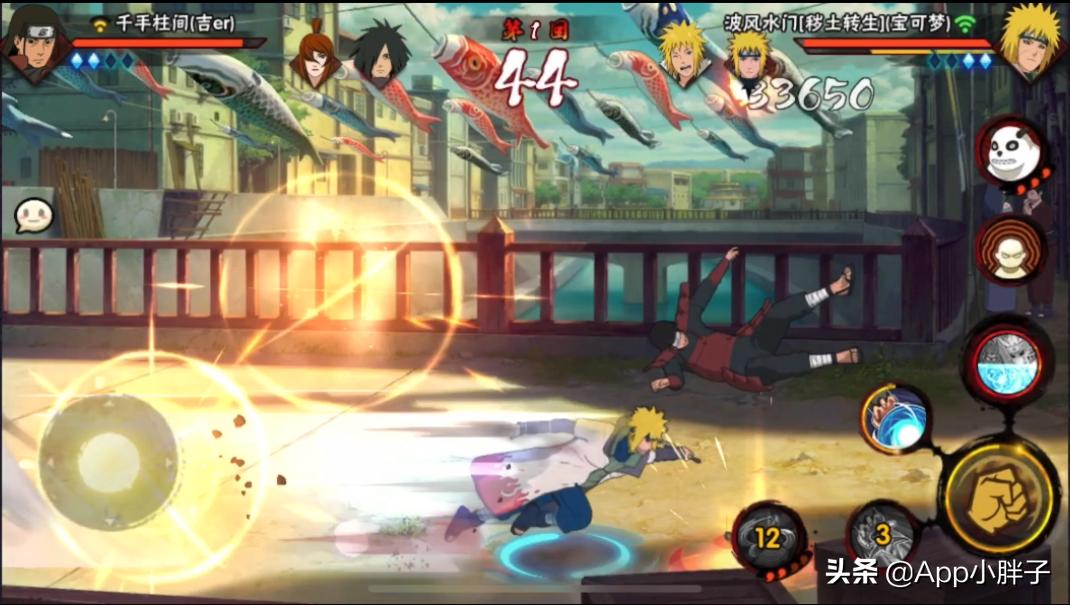Summon the panda psychic beast

1011,152
